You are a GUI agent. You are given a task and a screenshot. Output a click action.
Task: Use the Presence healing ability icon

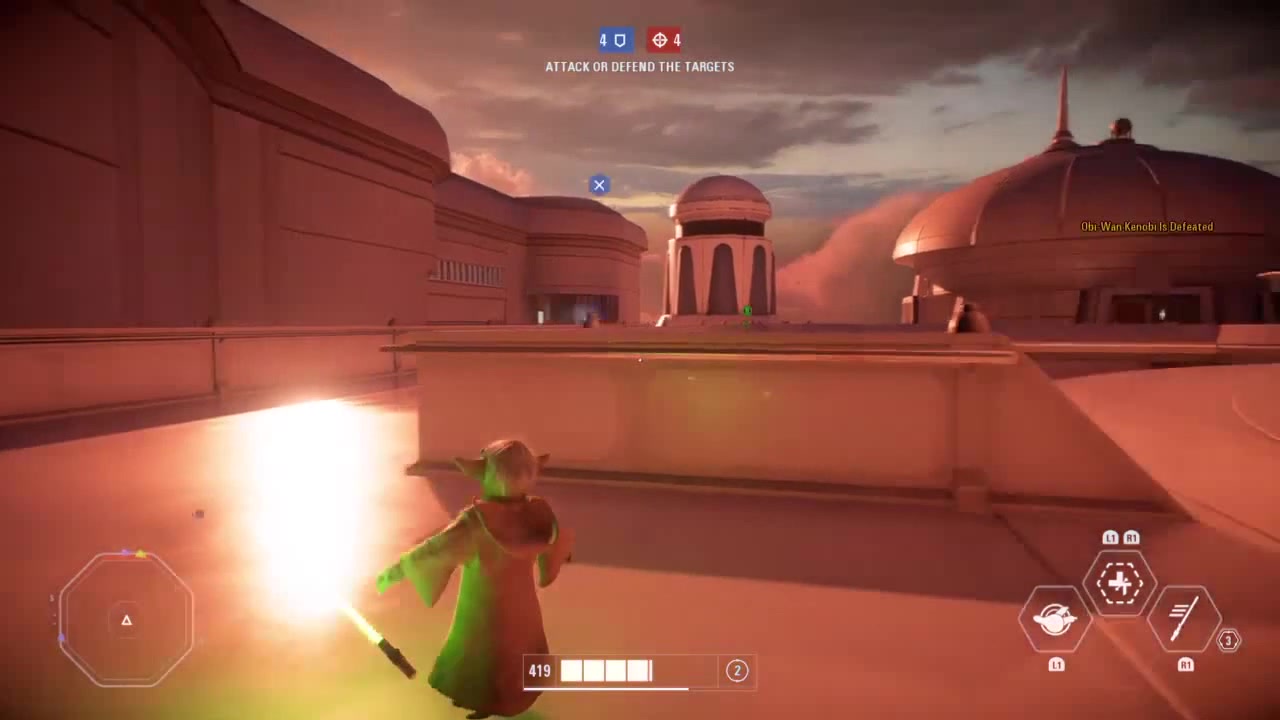click(x=1119, y=583)
